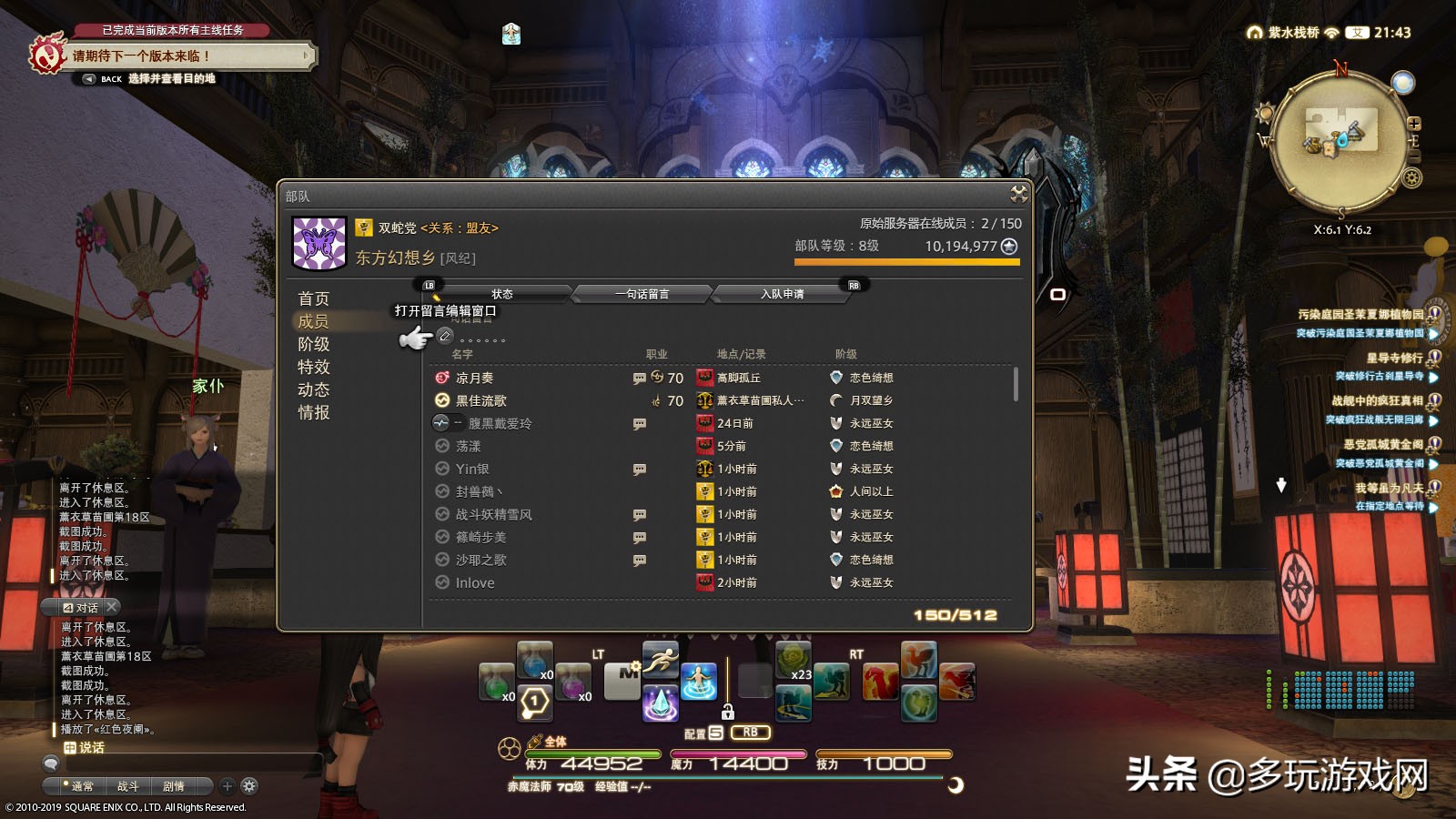
Task: Show the 动态 activity section
Action: point(314,389)
